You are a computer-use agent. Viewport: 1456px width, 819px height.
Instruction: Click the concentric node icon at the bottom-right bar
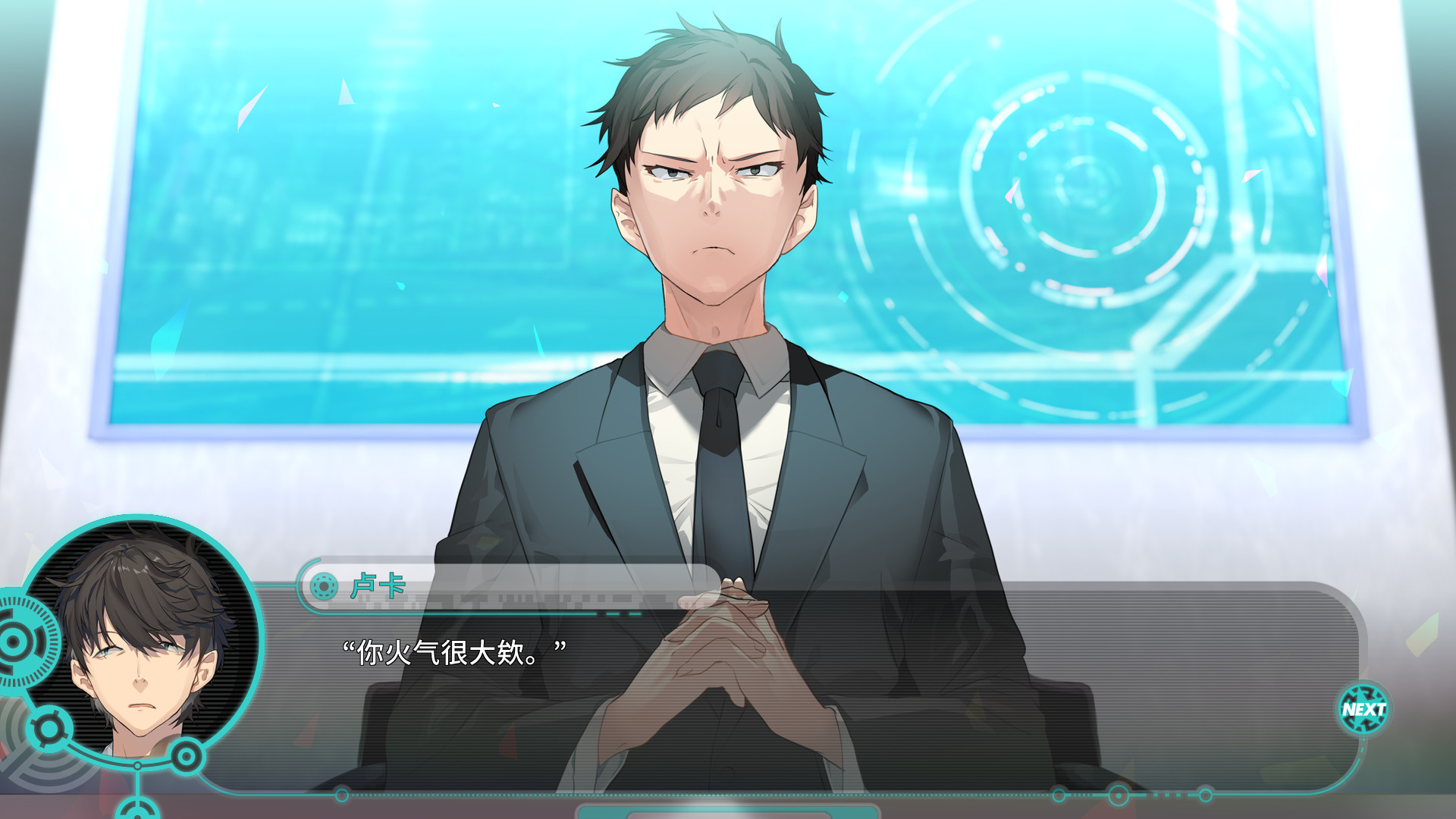tap(1117, 793)
